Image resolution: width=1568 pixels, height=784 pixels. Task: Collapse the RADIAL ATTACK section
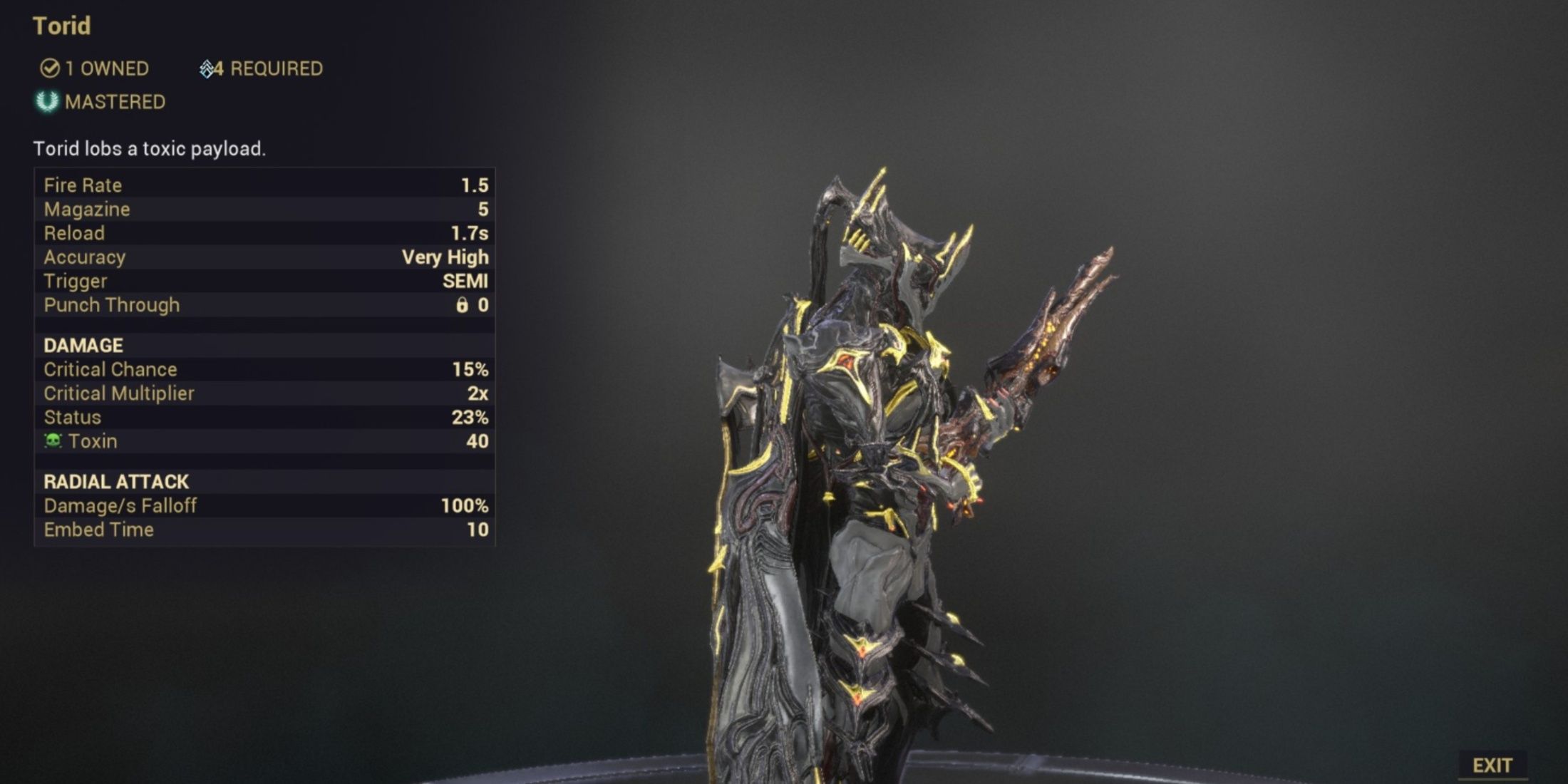116,482
